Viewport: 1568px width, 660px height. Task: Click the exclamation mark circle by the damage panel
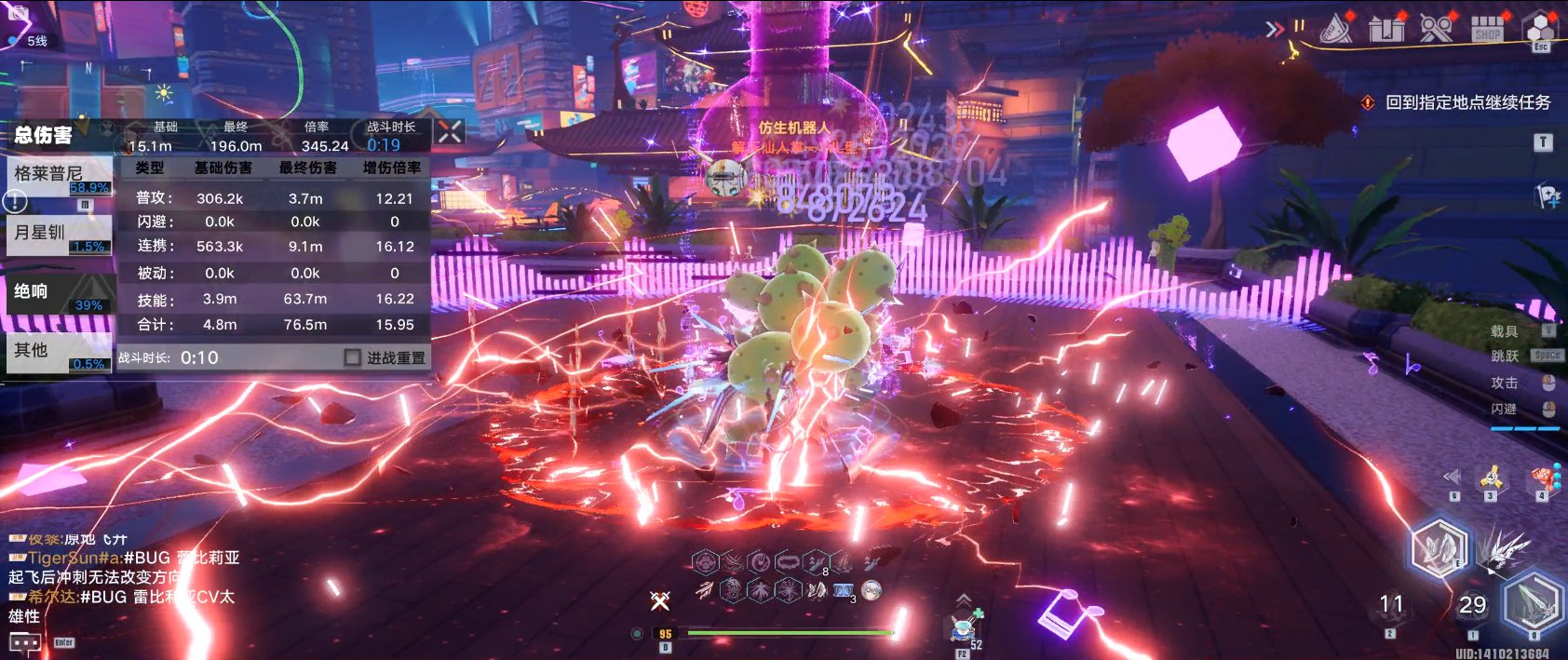15,200
